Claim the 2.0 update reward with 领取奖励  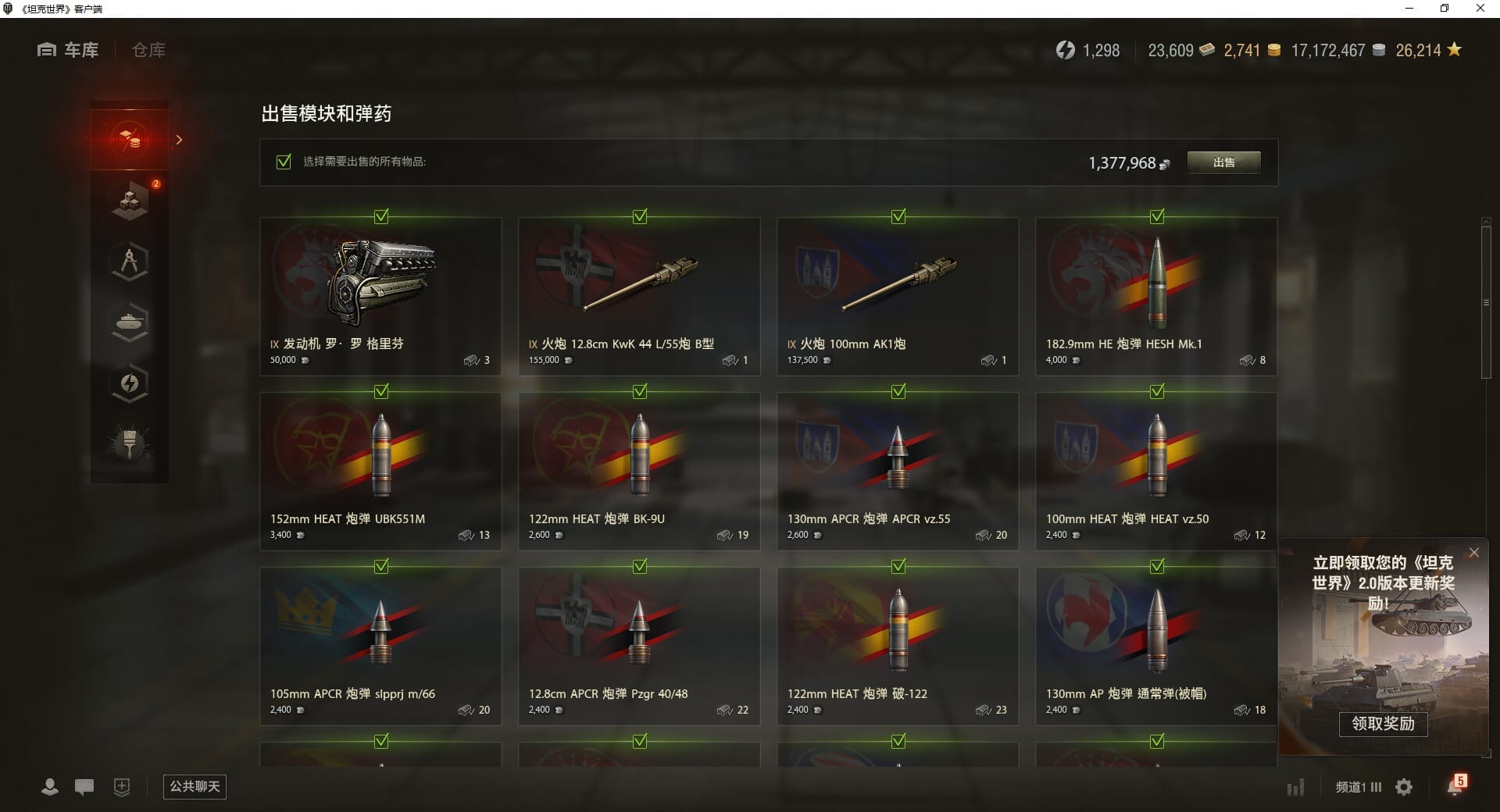pos(1383,724)
